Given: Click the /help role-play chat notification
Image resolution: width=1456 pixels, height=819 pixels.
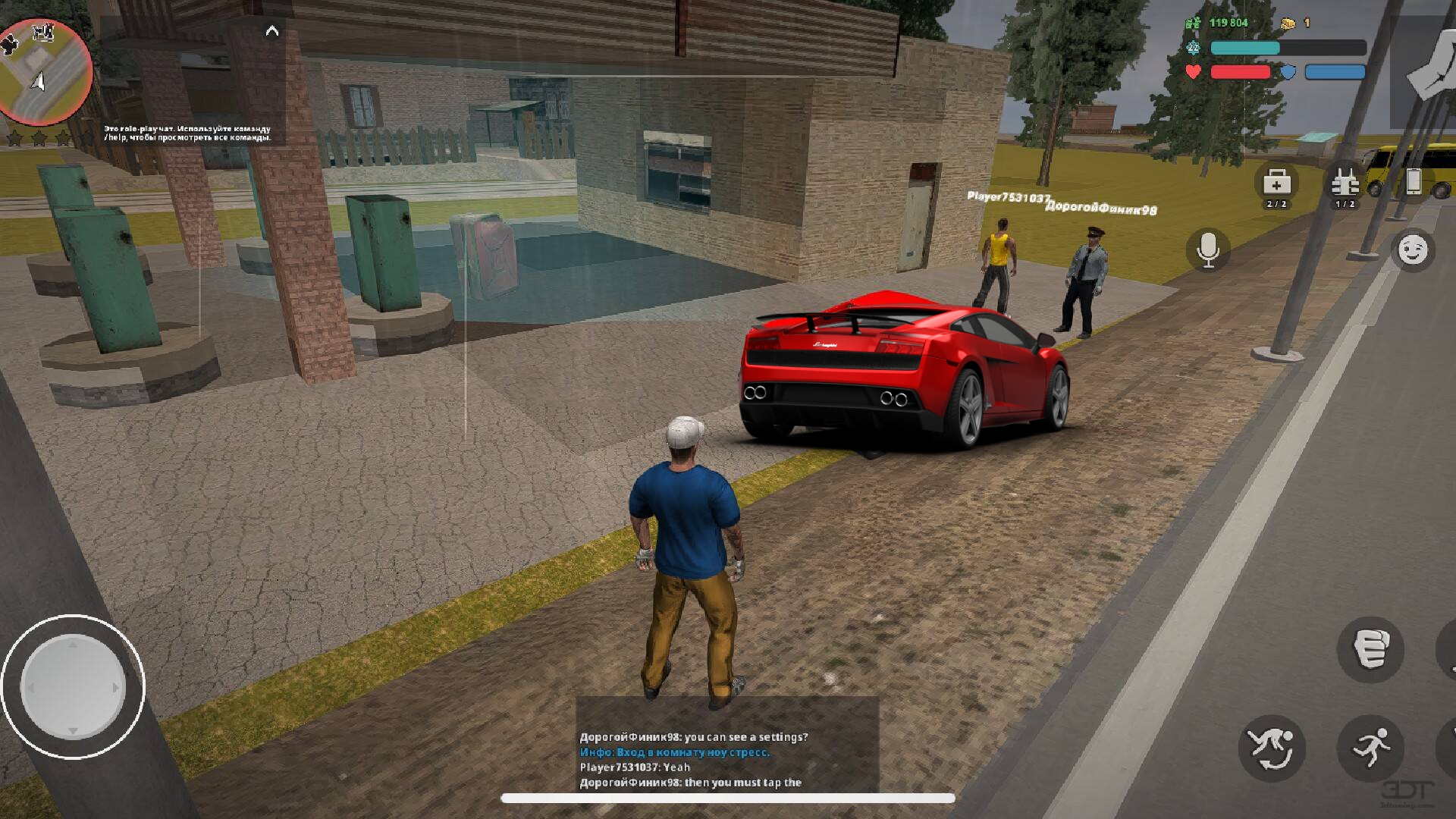Looking at the screenshot, I should (188, 133).
